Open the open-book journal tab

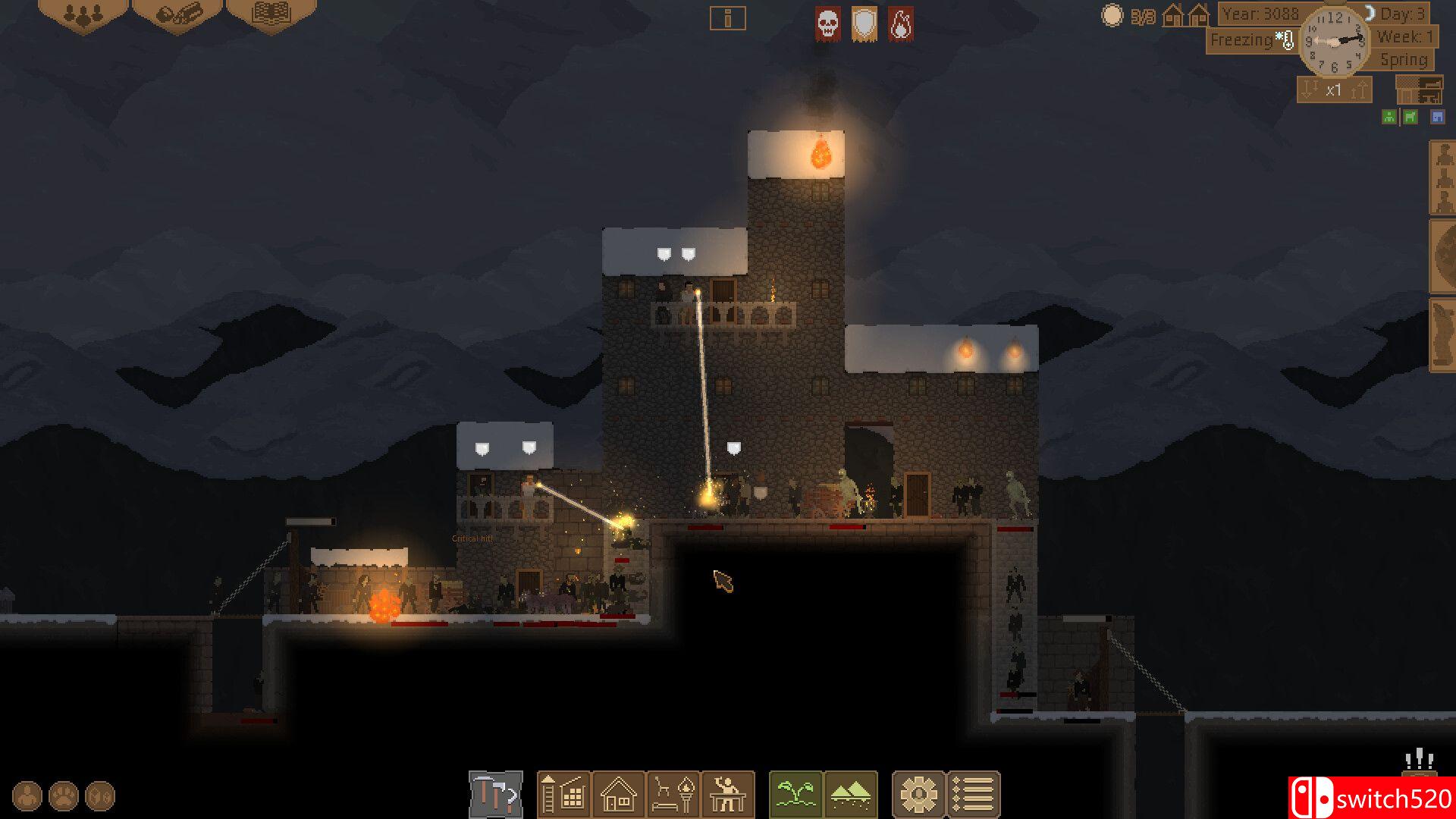coord(271,15)
